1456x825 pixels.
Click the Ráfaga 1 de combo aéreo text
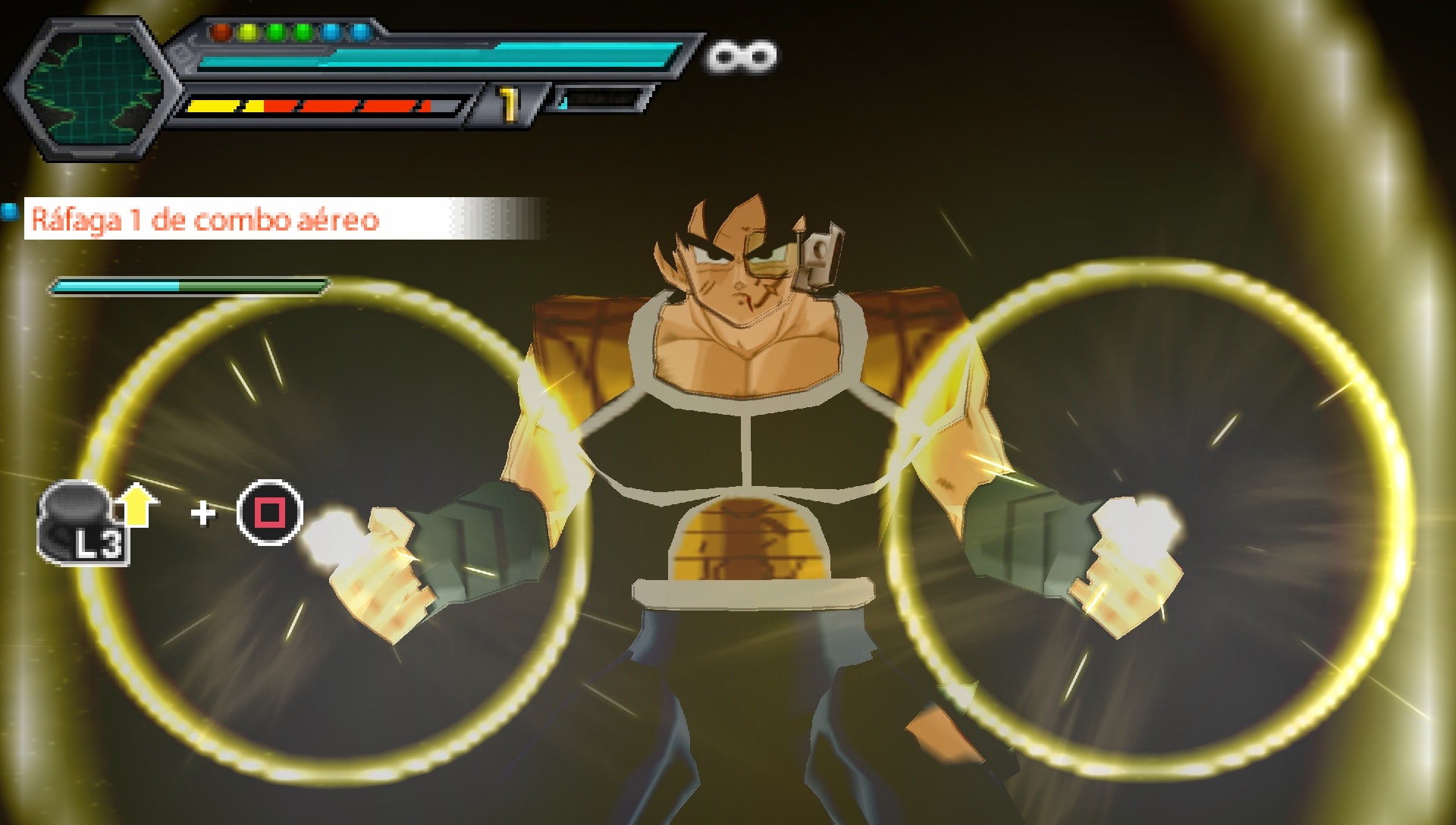[x=205, y=220]
